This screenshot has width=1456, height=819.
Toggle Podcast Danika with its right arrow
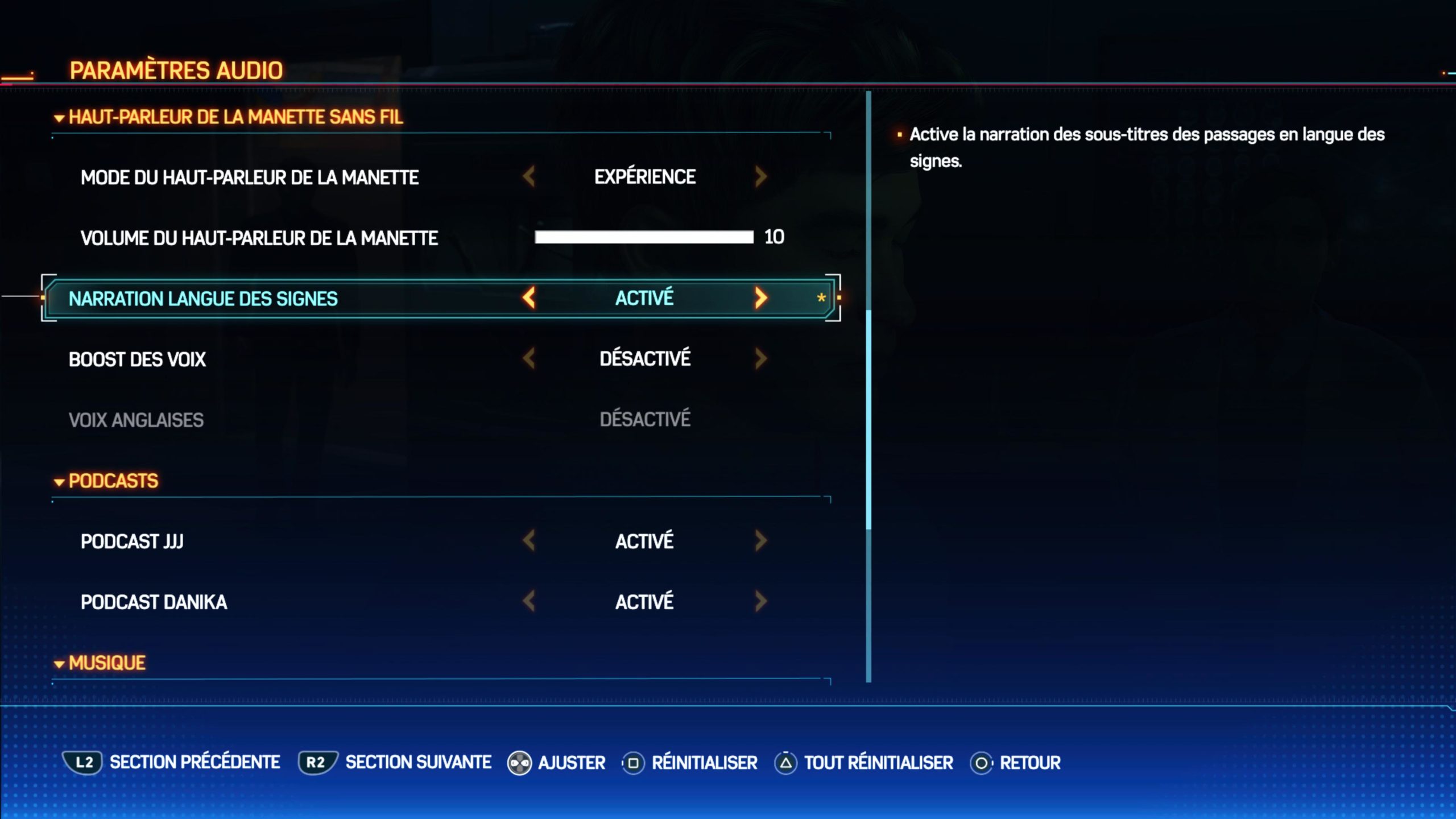click(761, 601)
